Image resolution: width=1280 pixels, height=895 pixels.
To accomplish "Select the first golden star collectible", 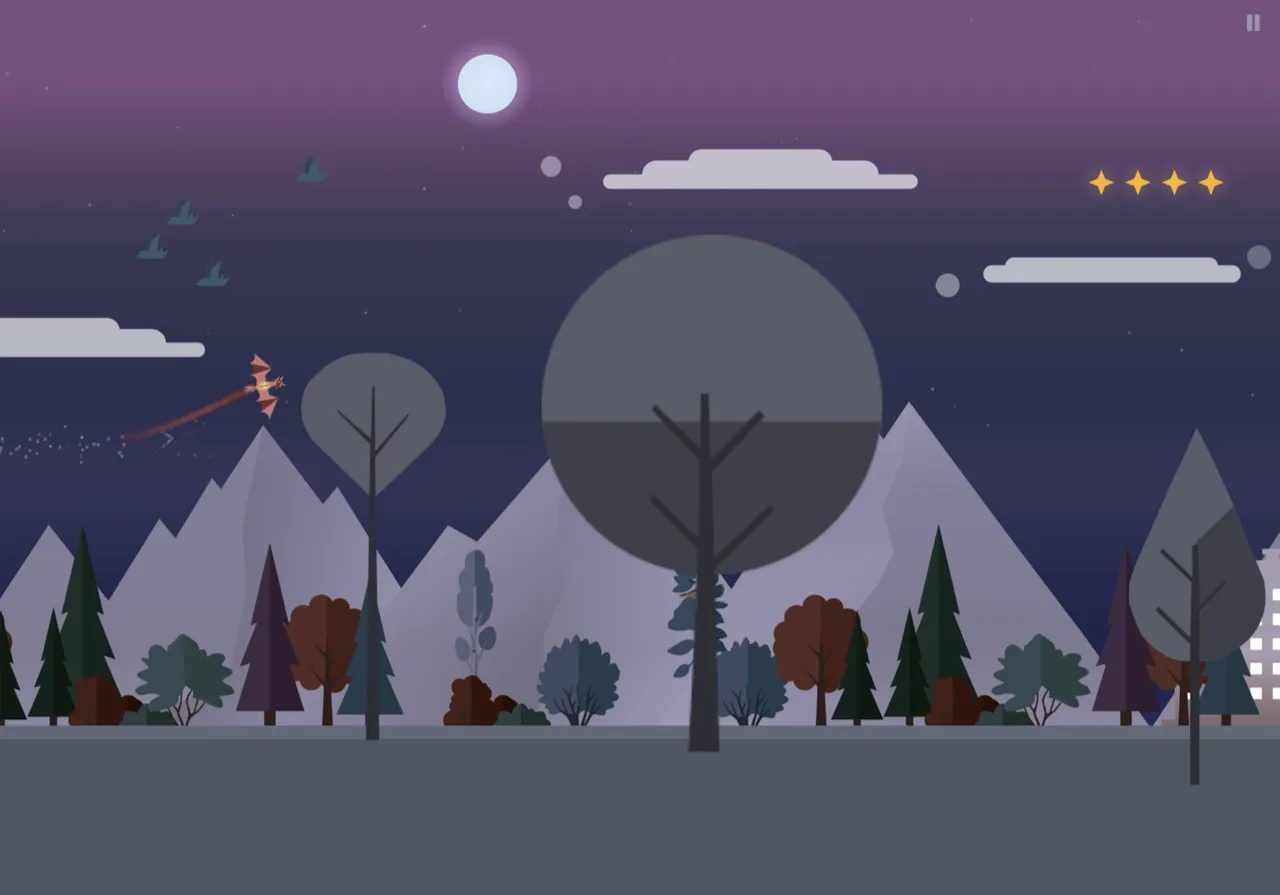I will pos(1100,182).
